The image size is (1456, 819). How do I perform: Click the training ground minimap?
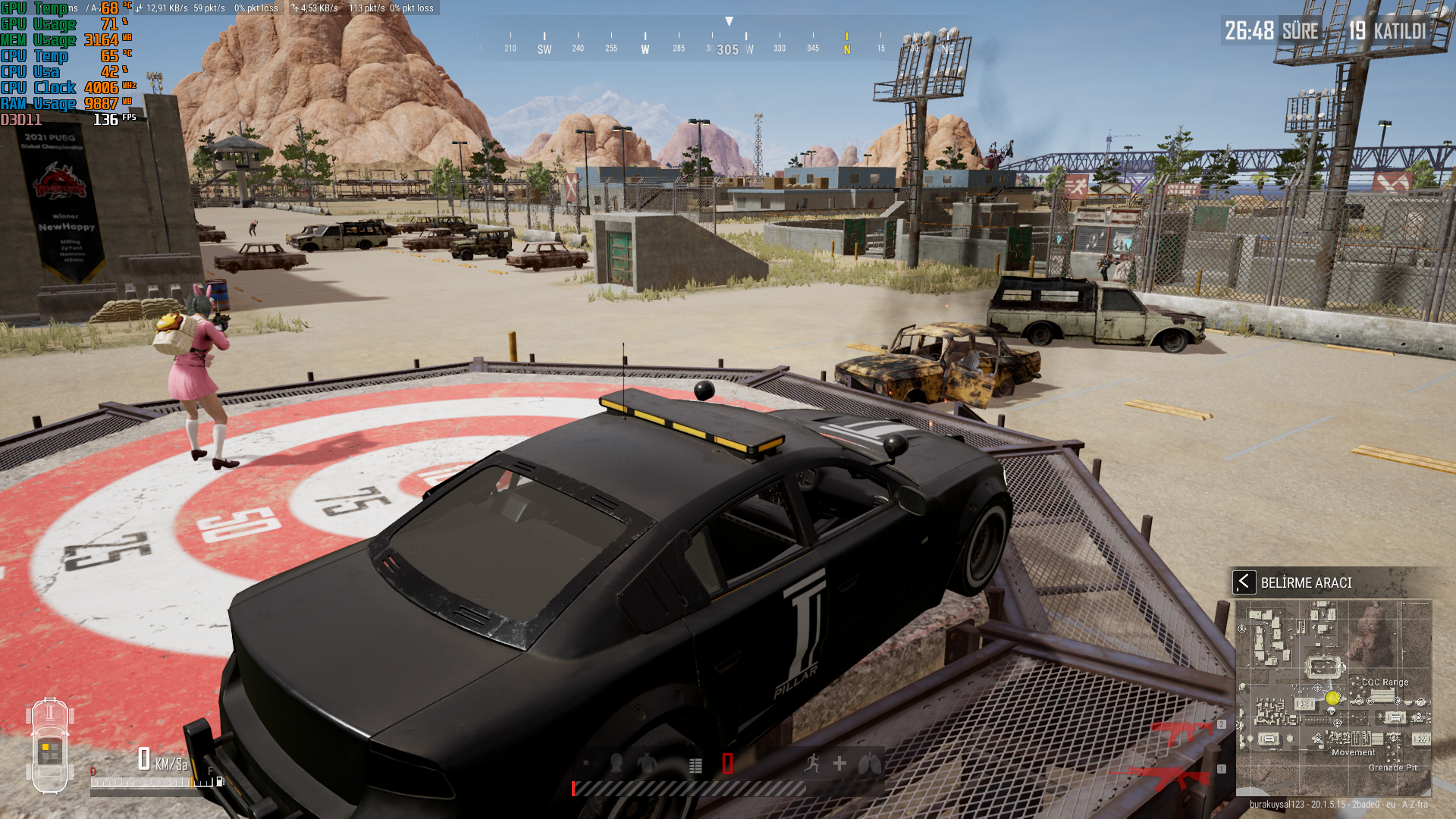click(1333, 698)
